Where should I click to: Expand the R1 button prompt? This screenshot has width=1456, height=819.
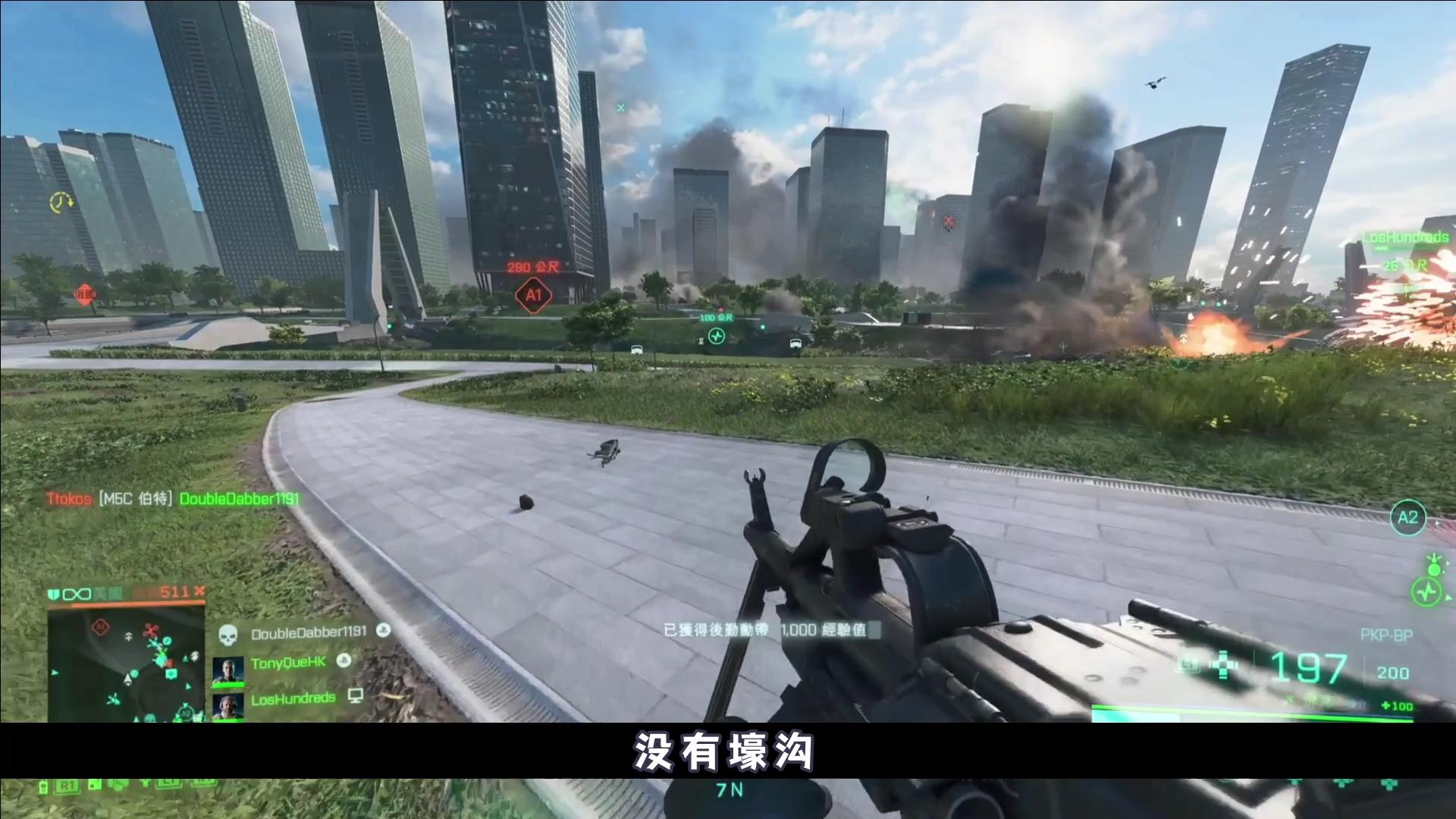[x=68, y=785]
